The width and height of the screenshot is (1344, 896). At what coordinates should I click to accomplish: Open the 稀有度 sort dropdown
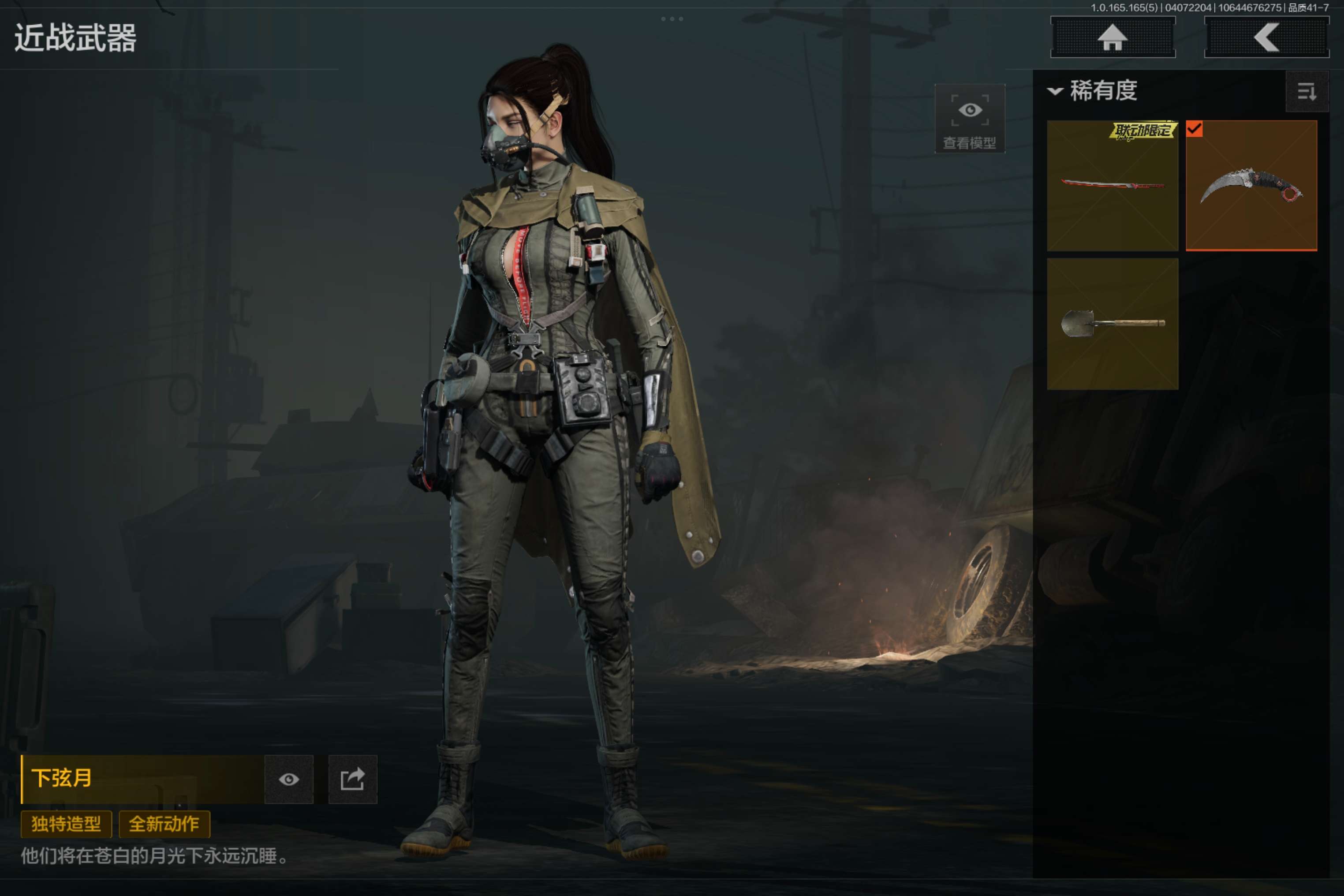[1093, 91]
